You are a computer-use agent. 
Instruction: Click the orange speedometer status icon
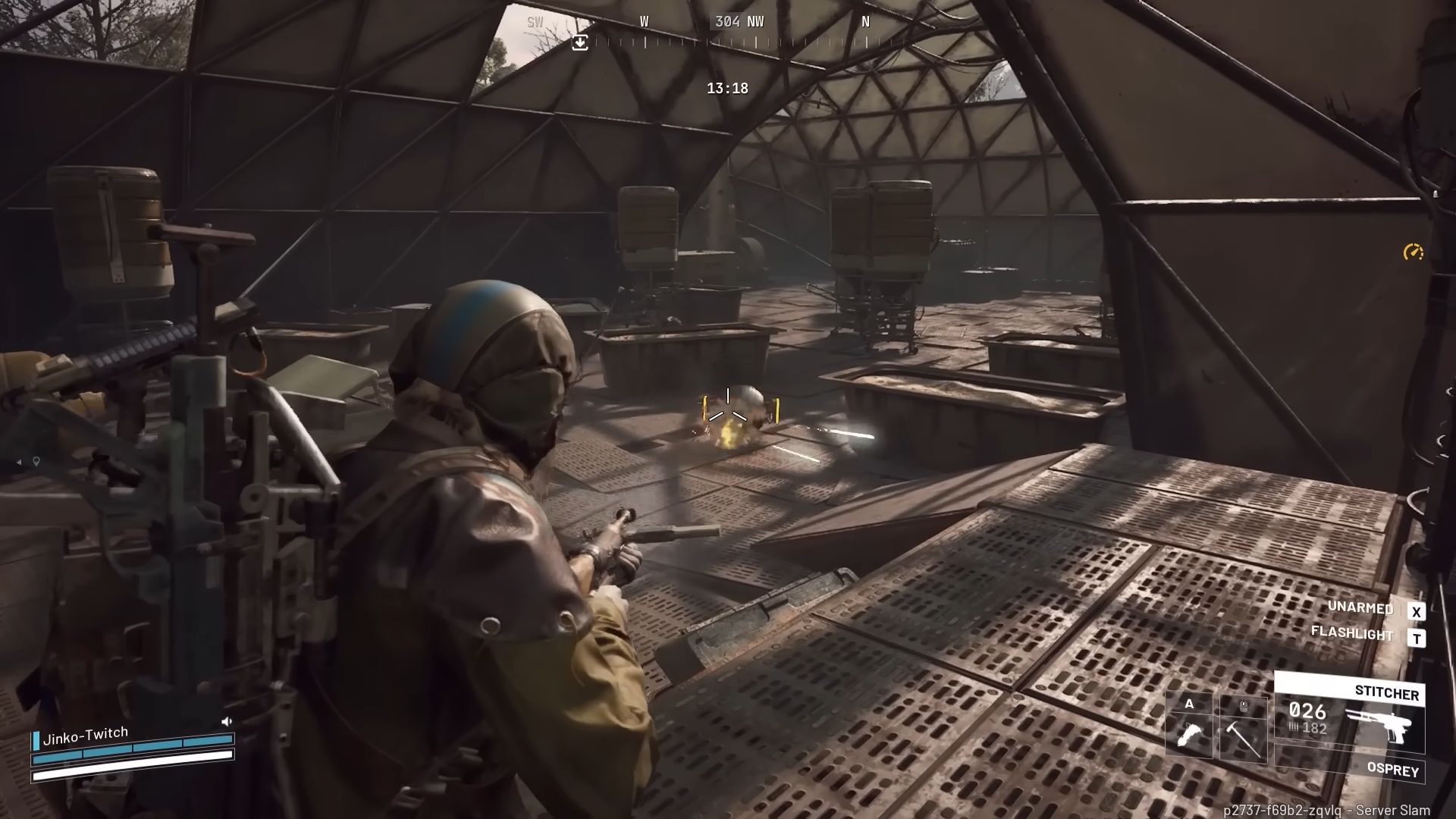[x=1413, y=253]
